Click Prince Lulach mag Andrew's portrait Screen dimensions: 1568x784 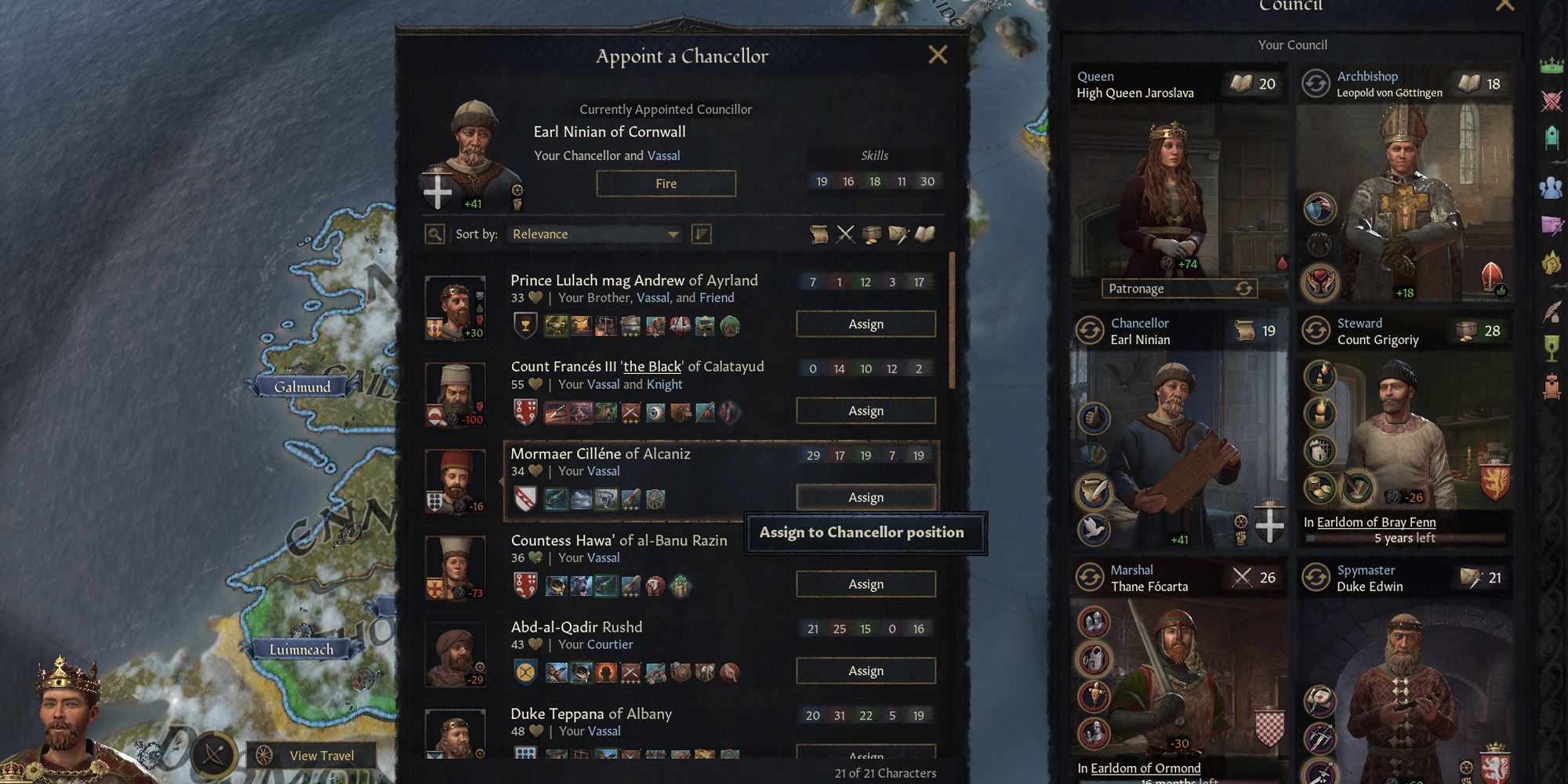click(455, 307)
